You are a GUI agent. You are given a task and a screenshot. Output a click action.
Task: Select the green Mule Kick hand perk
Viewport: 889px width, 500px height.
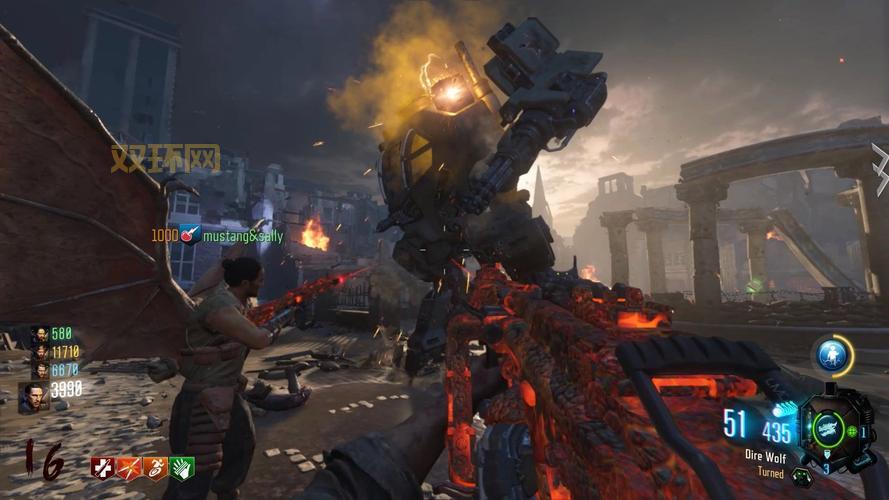point(181,468)
